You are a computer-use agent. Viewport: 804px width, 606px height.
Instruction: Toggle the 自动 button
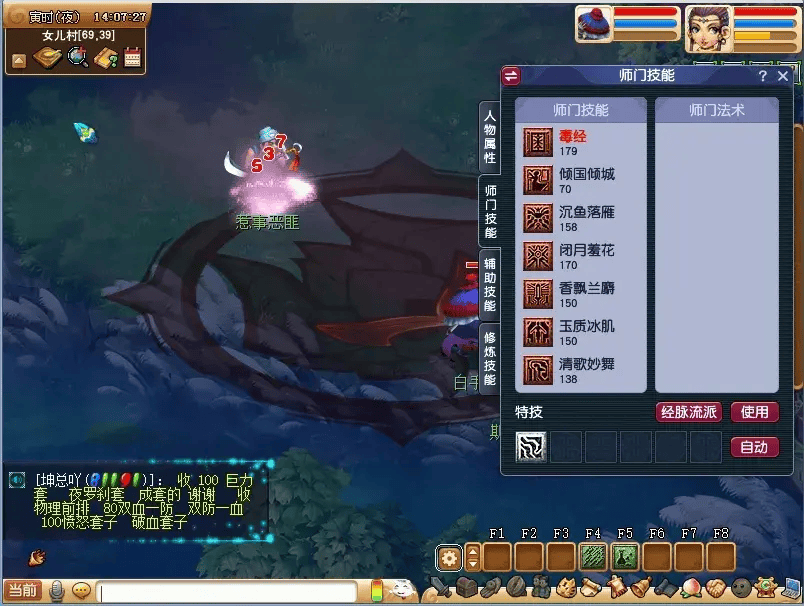tap(754, 447)
